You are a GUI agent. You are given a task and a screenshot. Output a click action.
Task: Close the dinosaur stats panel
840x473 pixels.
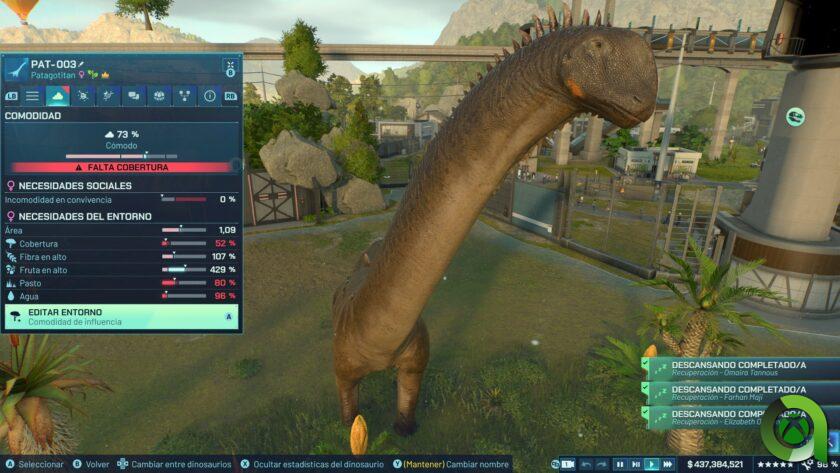(x=229, y=66)
